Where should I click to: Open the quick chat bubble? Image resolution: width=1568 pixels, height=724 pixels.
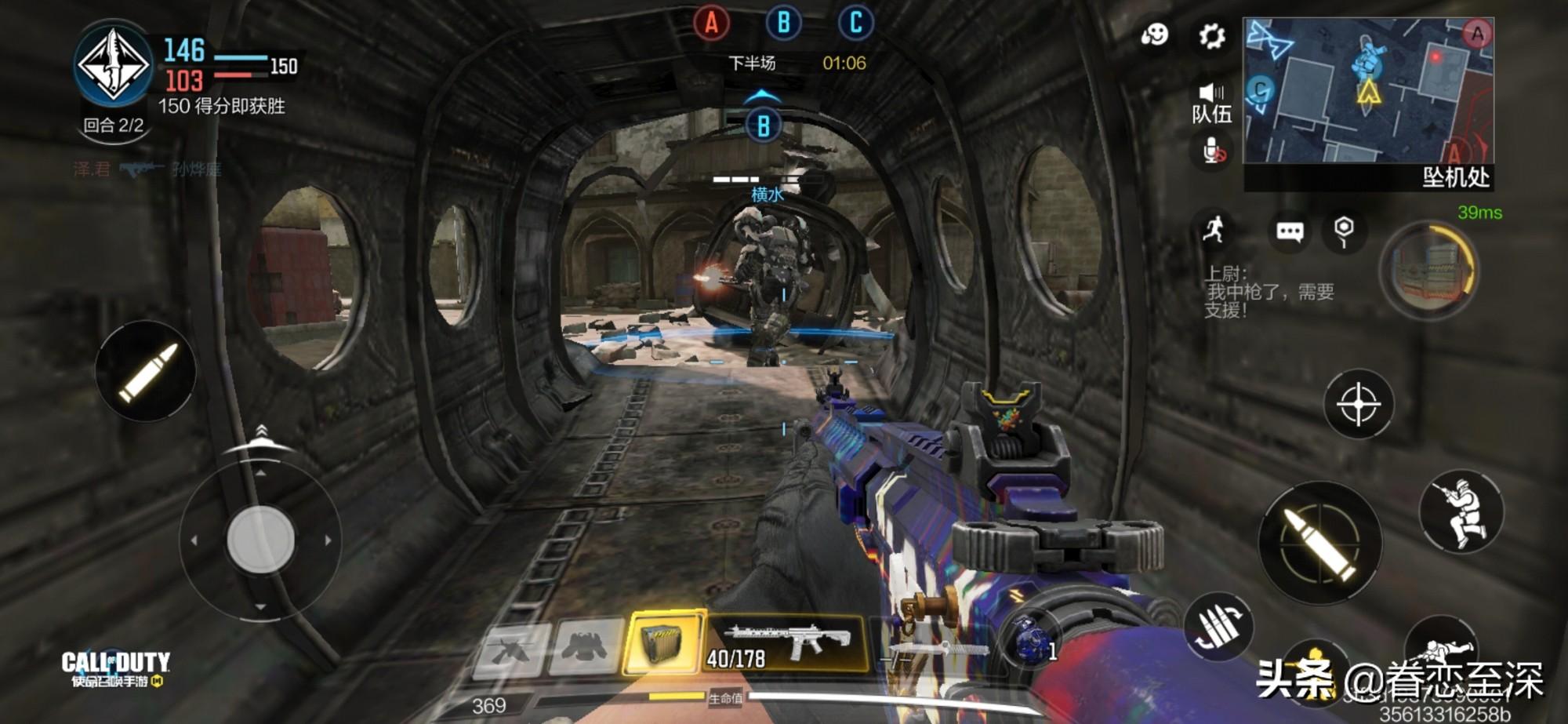point(1290,231)
